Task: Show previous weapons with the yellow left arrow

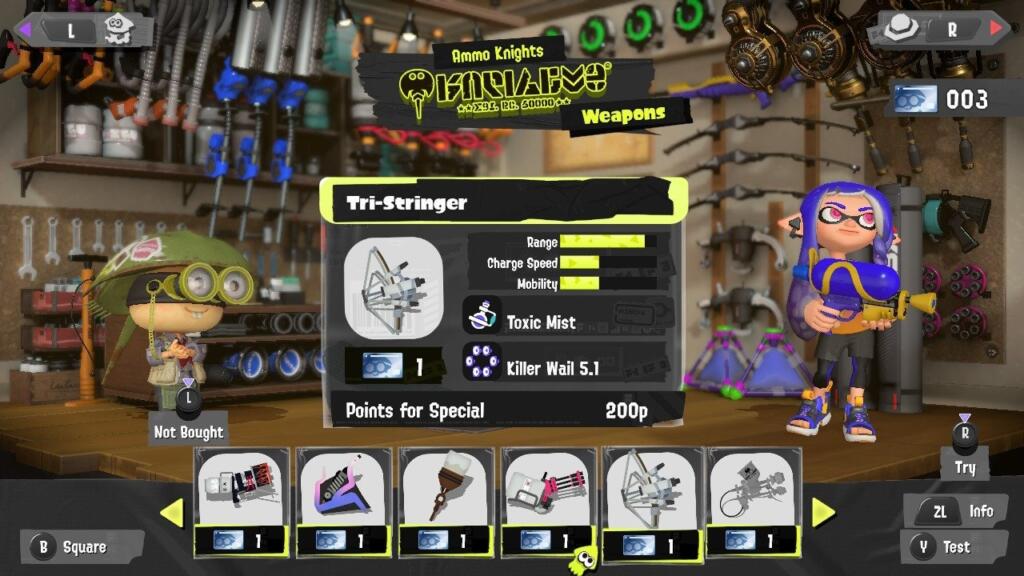Action: point(172,513)
